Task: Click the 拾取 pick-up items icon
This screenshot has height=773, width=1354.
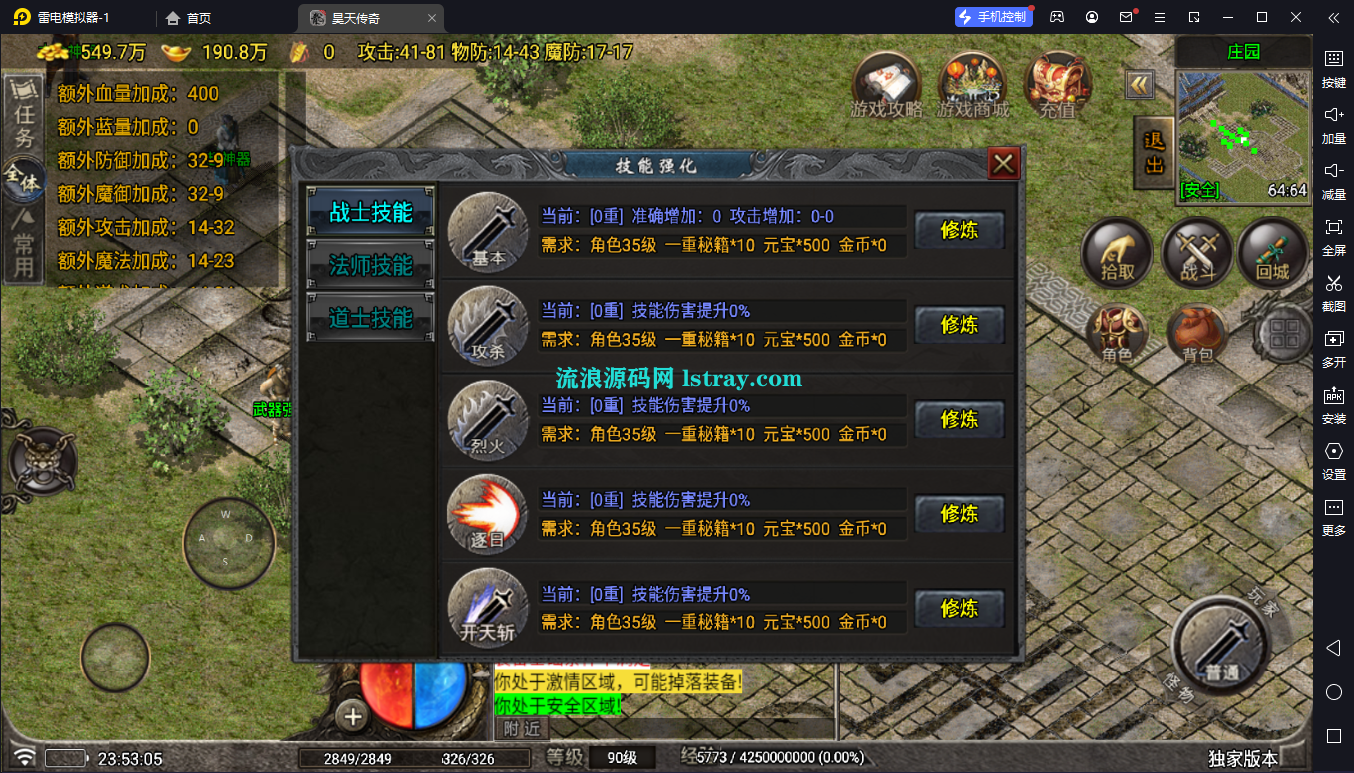Action: point(1117,253)
